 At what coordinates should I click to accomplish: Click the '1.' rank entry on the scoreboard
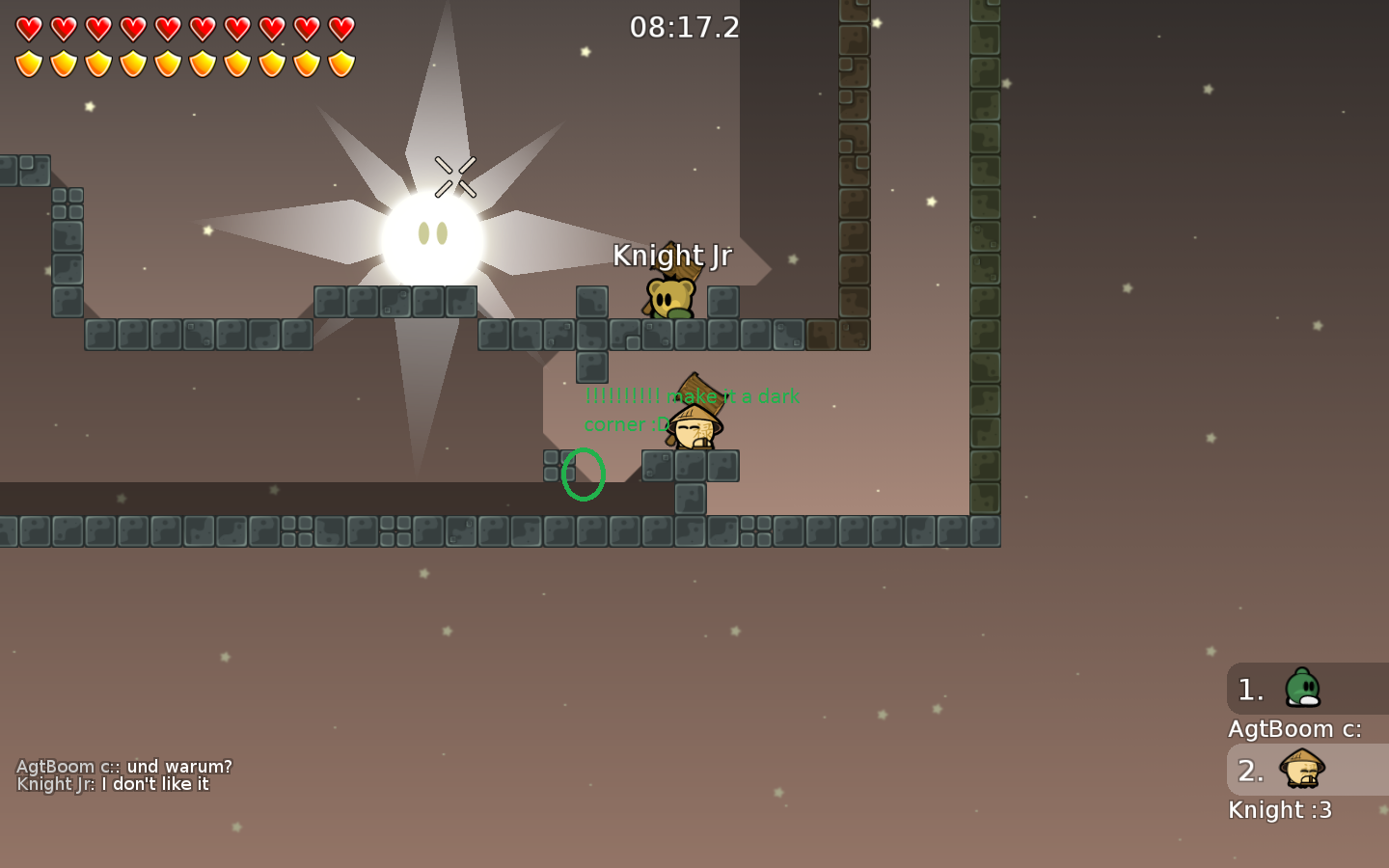tap(1249, 689)
